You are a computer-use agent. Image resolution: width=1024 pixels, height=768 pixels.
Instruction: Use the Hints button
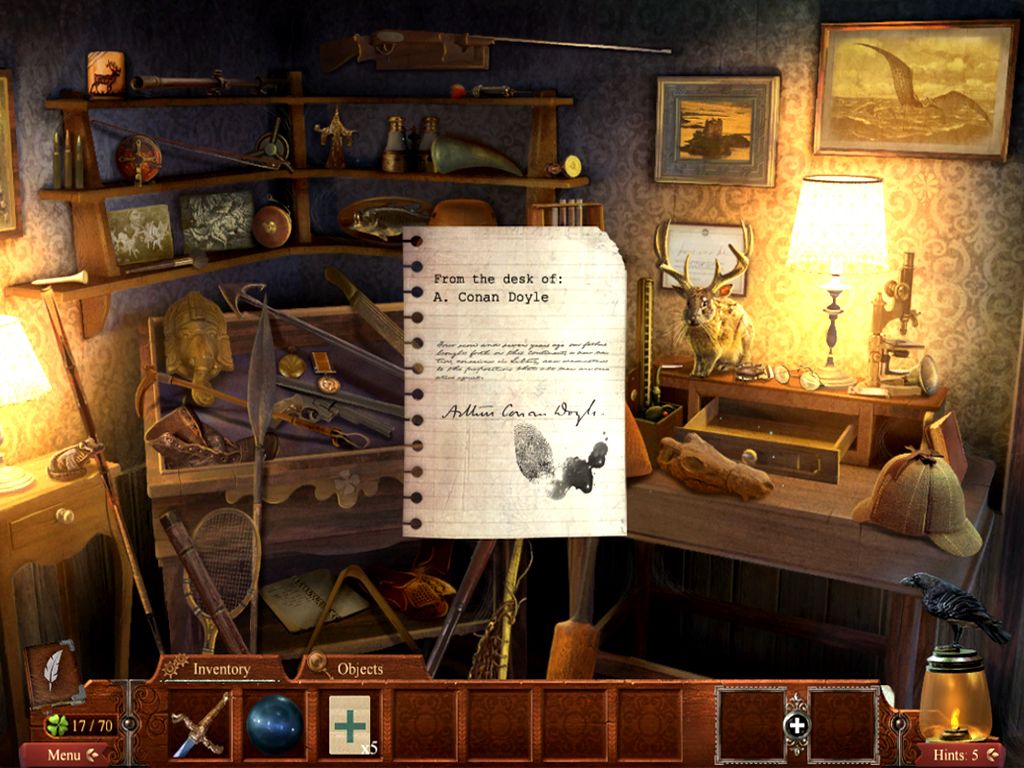point(958,754)
